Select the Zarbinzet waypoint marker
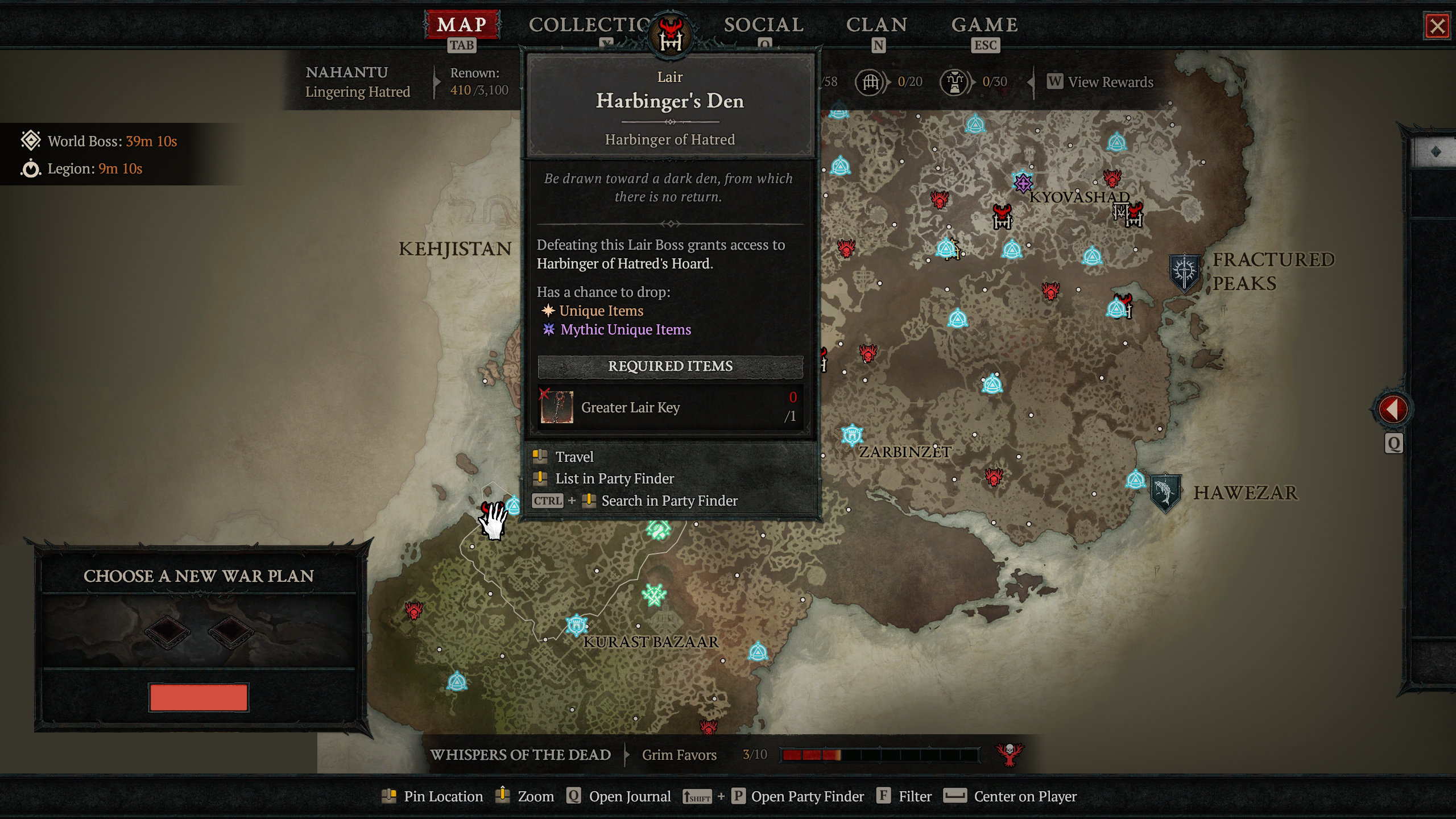The height and width of the screenshot is (819, 1456). tap(852, 435)
